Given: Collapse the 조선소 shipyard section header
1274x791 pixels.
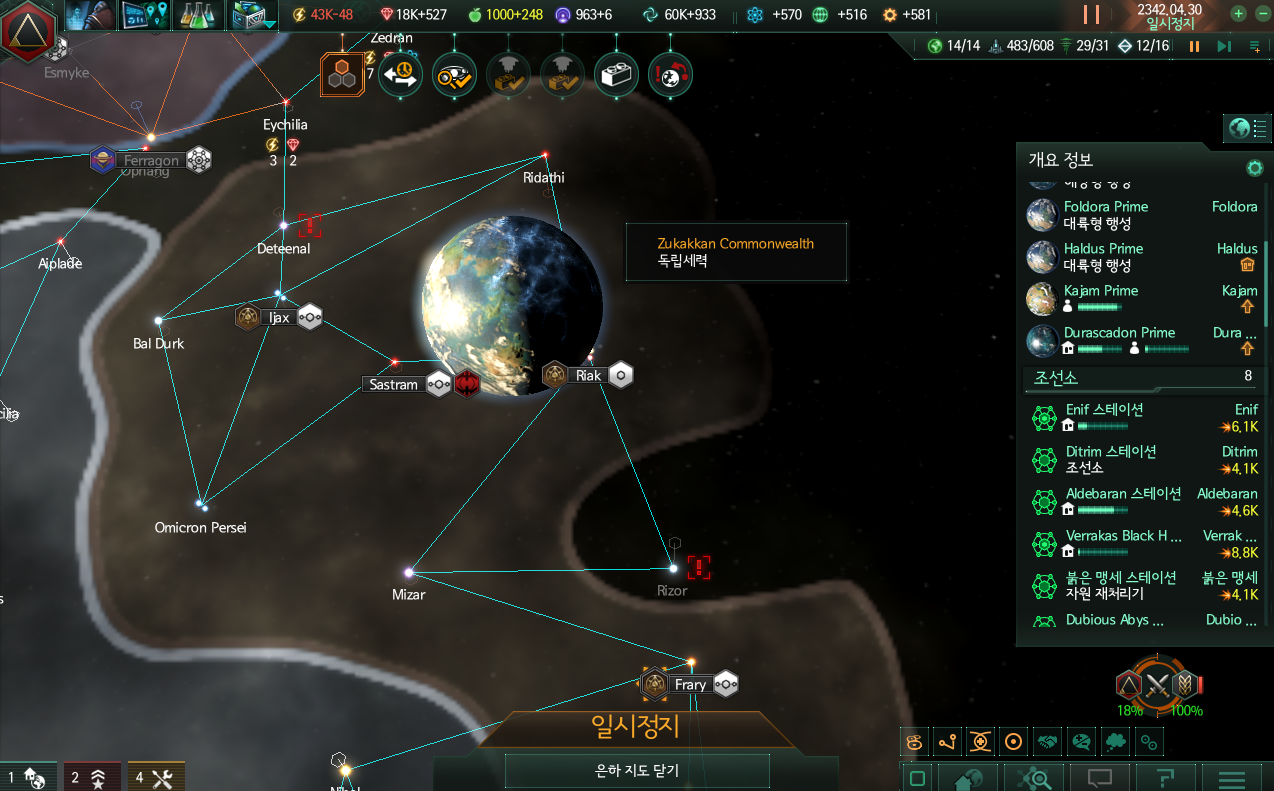Looking at the screenshot, I should pyautogui.click(x=1140, y=378).
